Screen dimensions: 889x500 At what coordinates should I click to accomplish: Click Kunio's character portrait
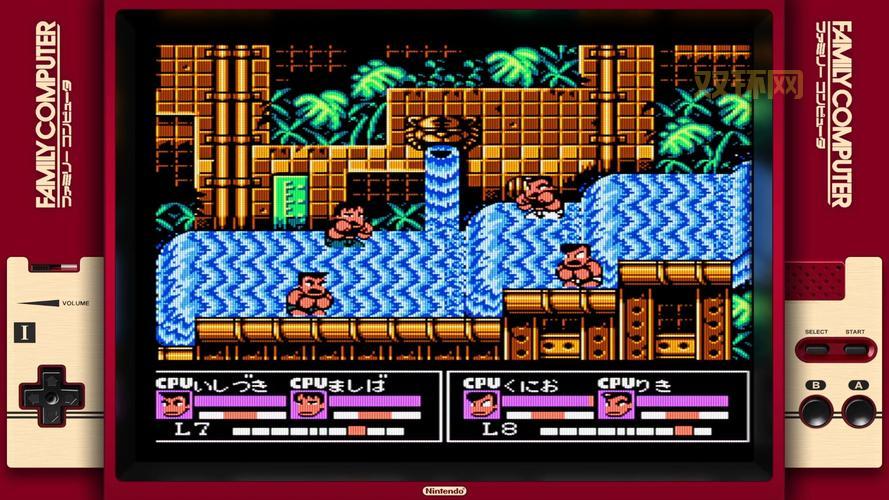[479, 405]
